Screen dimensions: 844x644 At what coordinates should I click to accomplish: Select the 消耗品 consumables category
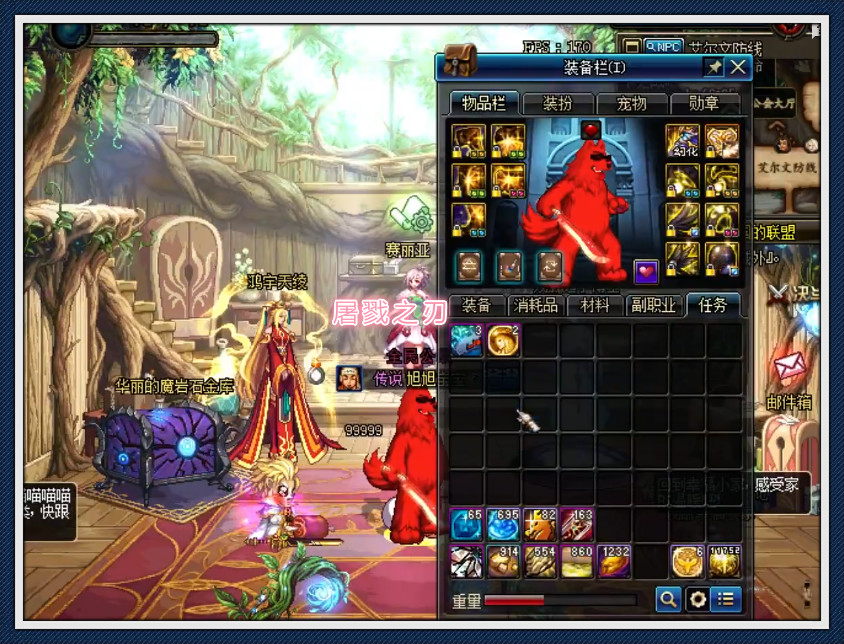coord(535,306)
